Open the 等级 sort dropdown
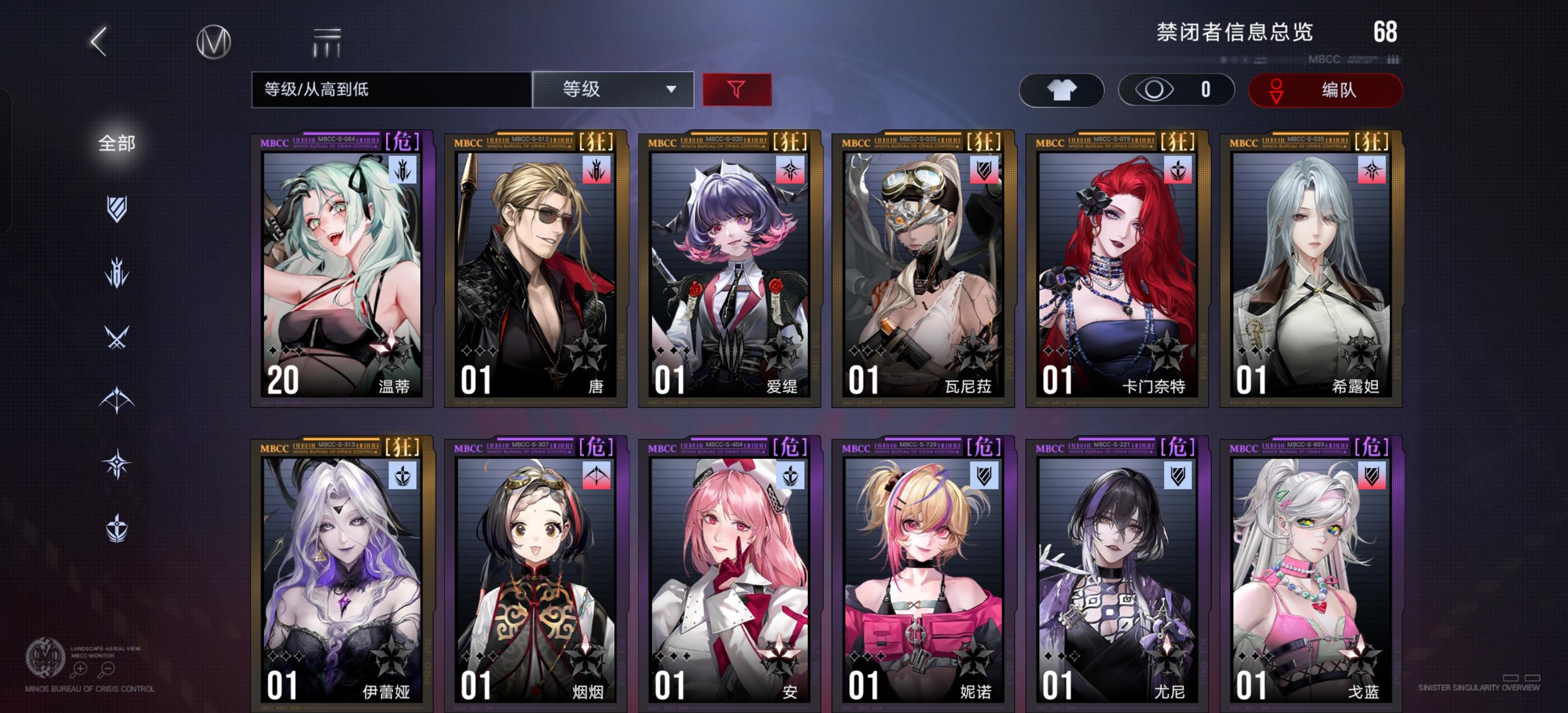Viewport: 1568px width, 713px height. tap(613, 90)
